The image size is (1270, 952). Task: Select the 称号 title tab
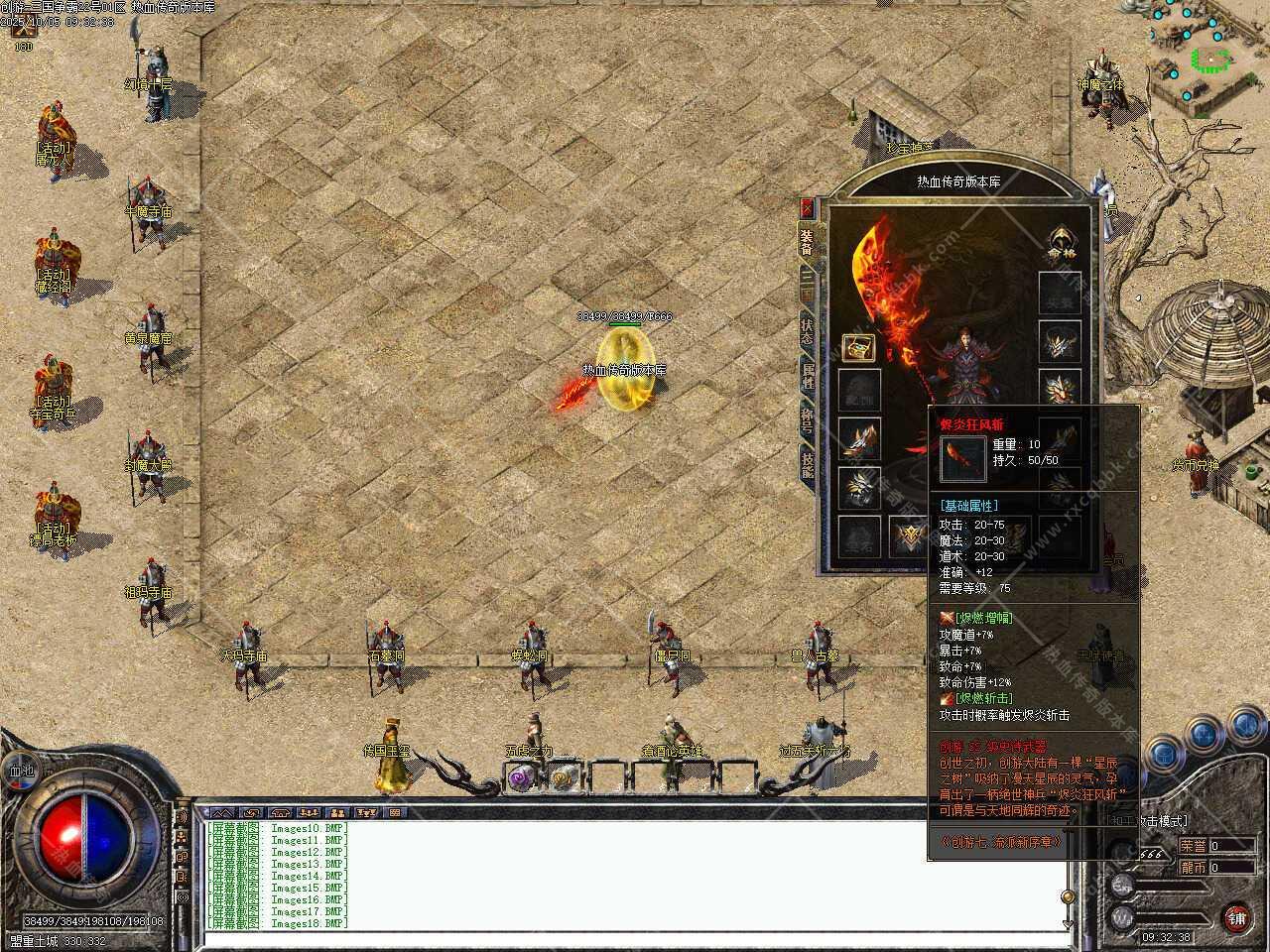pyautogui.click(x=808, y=420)
